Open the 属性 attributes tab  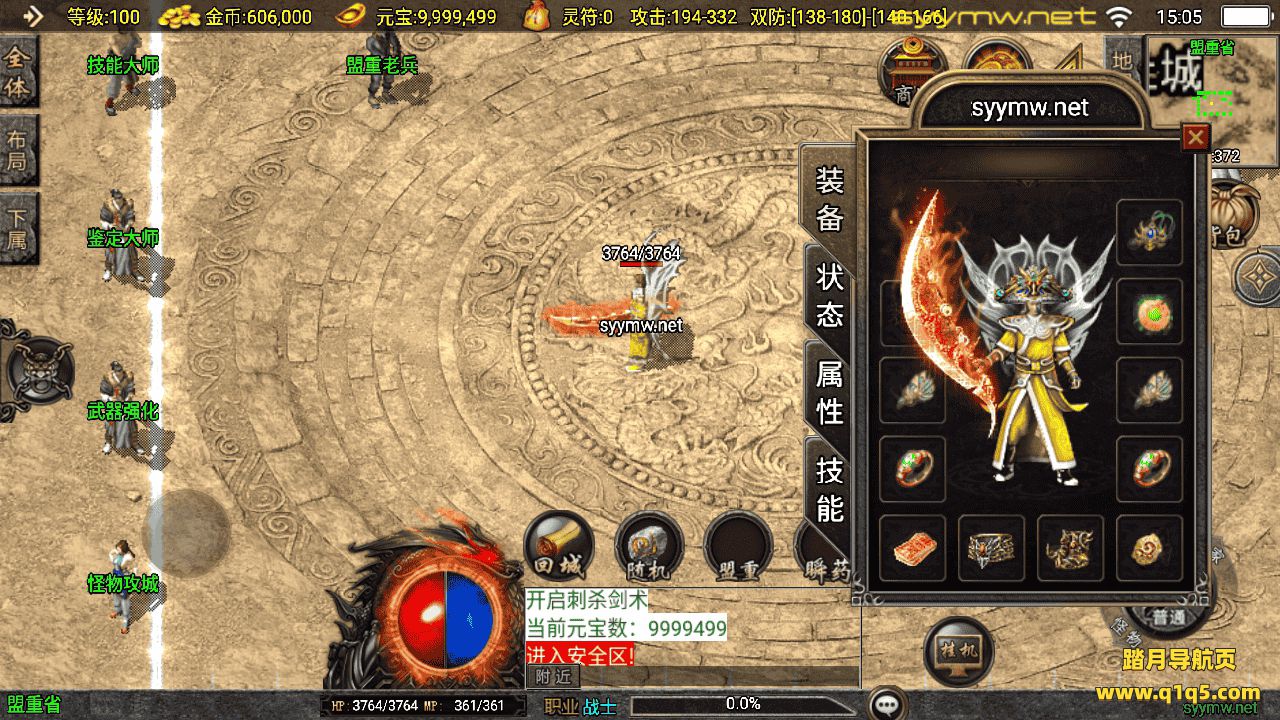tap(830, 391)
